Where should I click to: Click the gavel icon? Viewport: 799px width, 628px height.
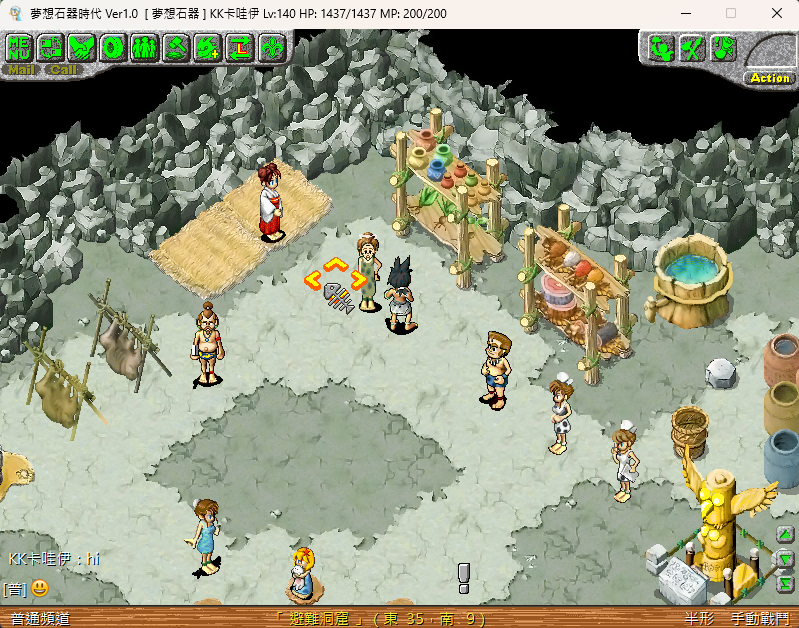click(x=176, y=46)
